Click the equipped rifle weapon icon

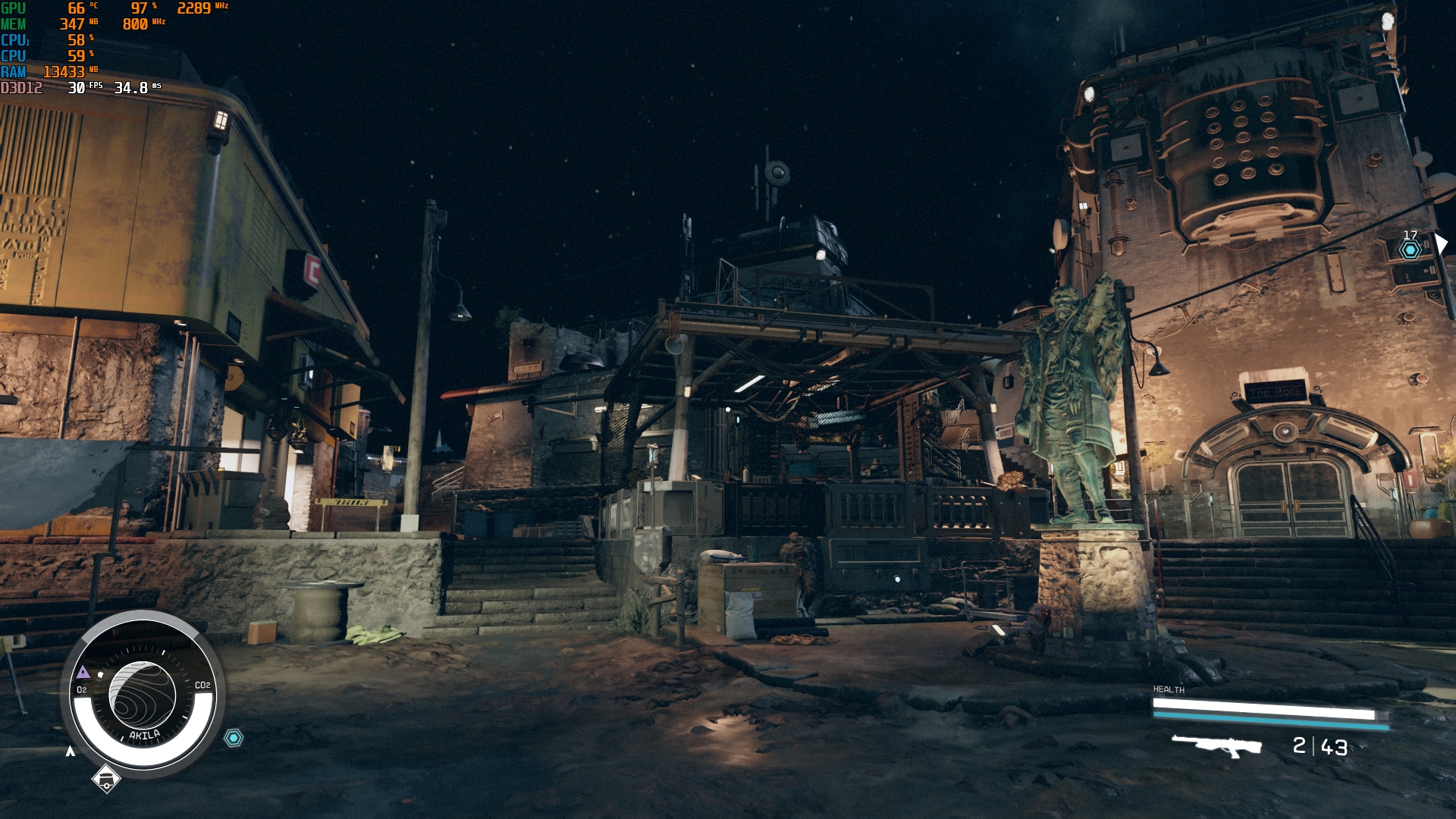click(1216, 745)
